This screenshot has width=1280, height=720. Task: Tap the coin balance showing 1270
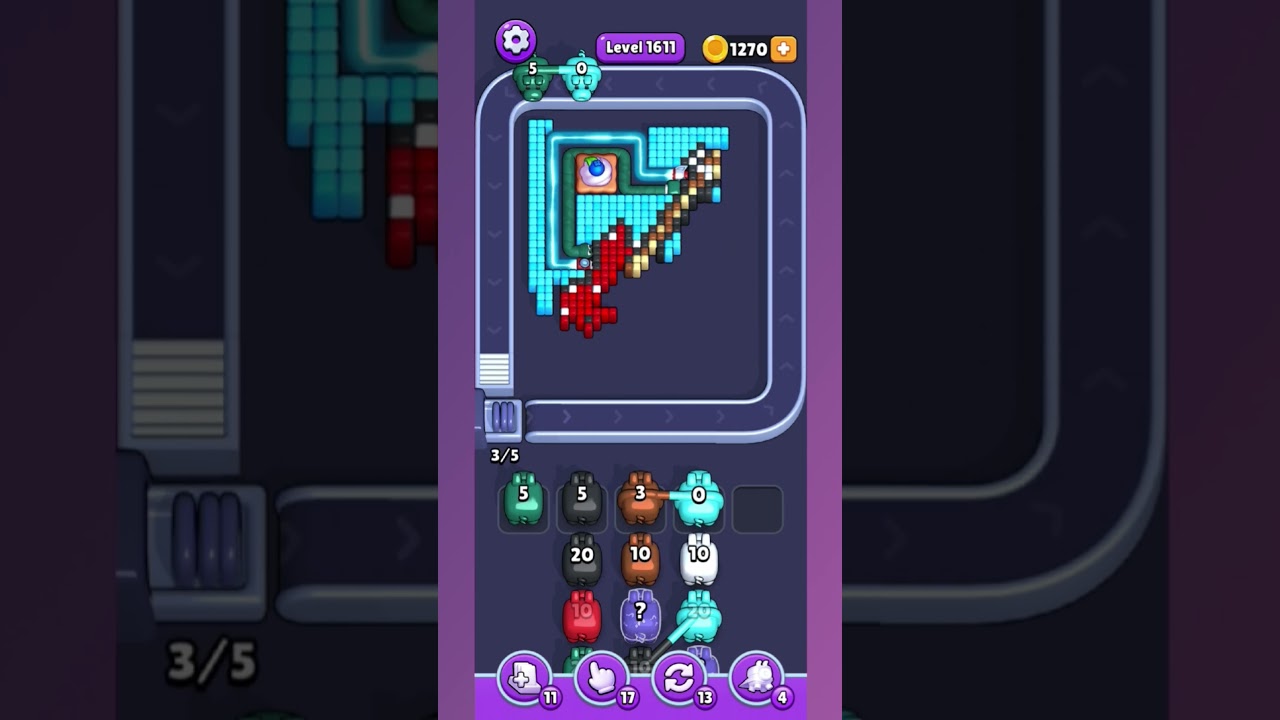[x=740, y=48]
